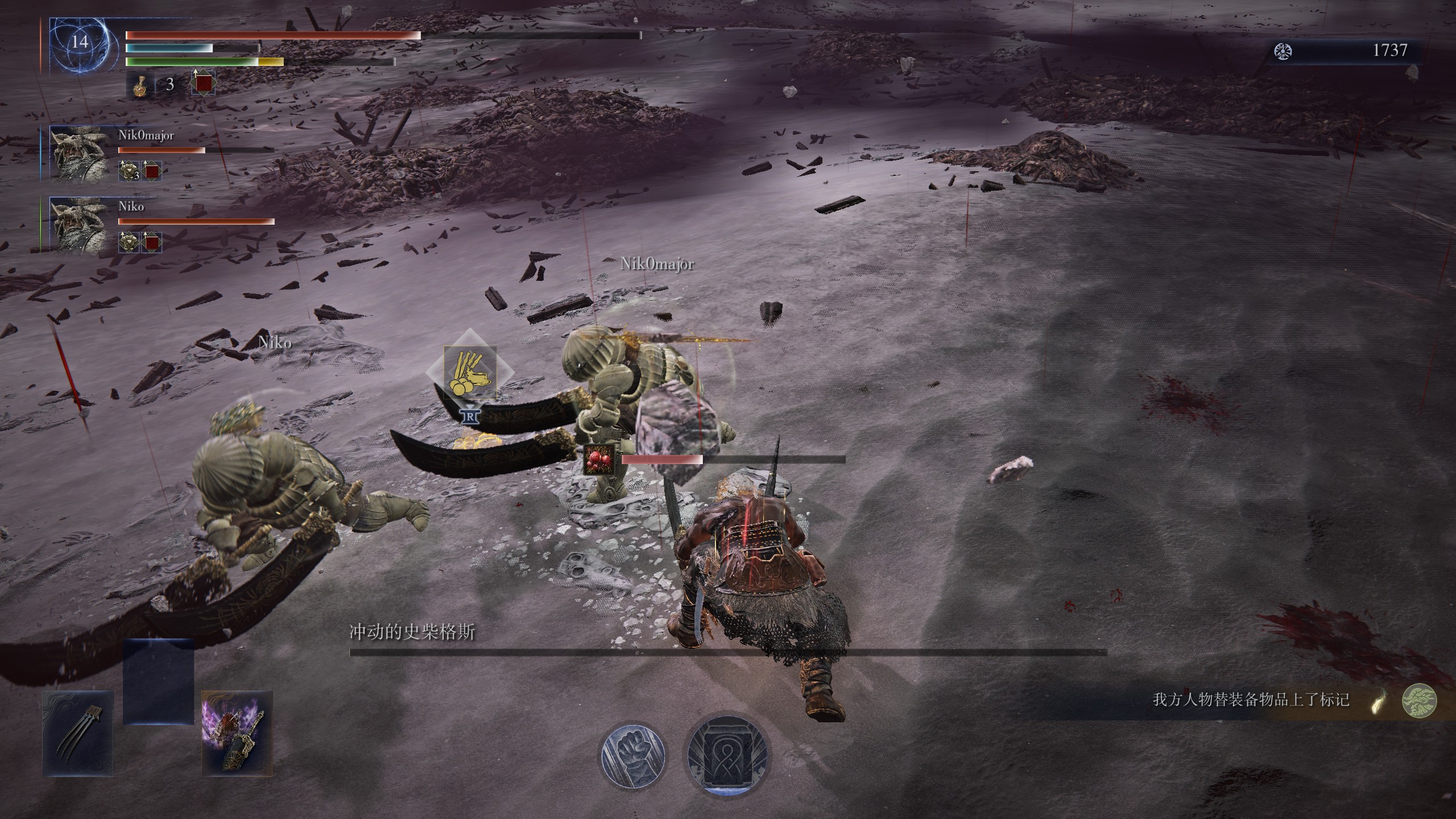Open the green emblem notification icon
Image resolution: width=1456 pixels, height=819 pixels.
coord(1419,701)
